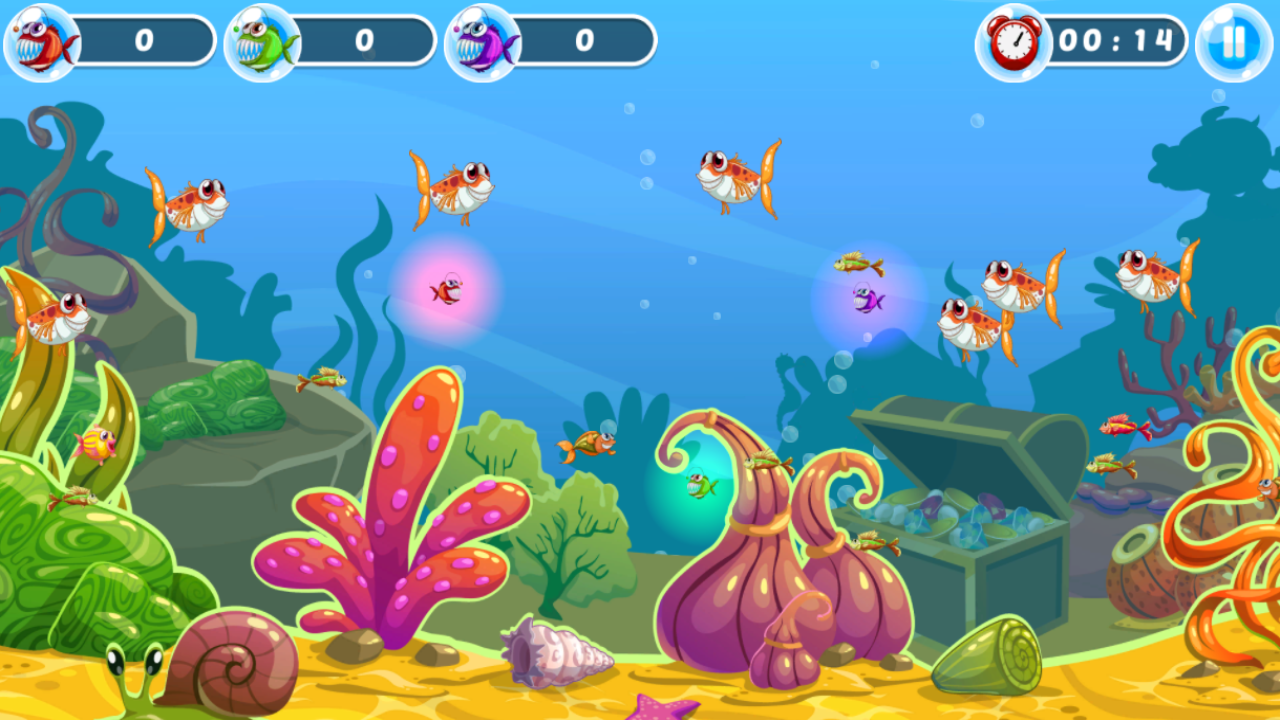
Task: Catch the glowing purple fish near the chest
Action: (865, 298)
